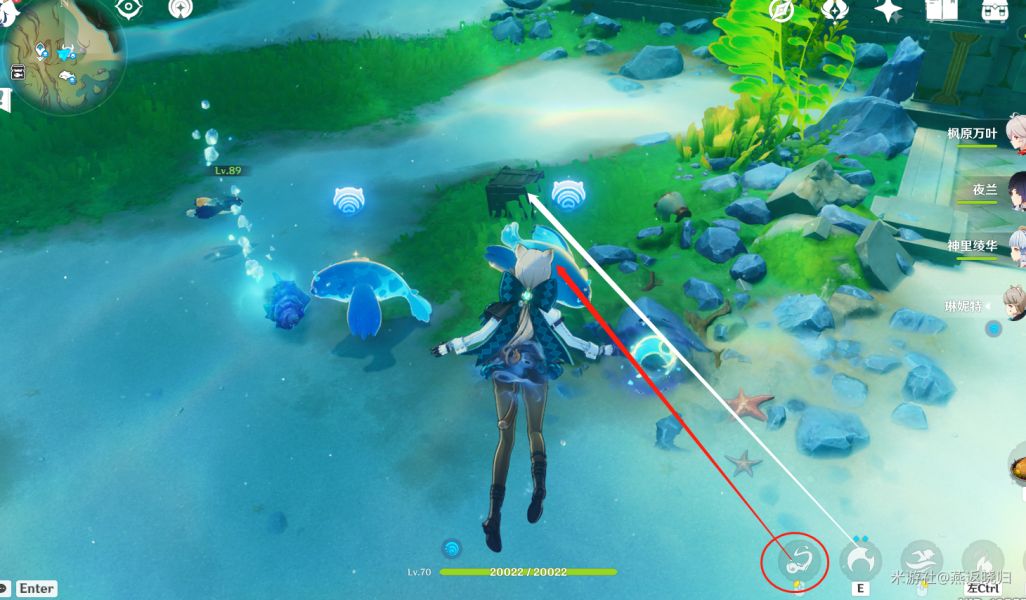1026x600 pixels.
Task: Open the Adventurer Handbook book icon
Action: [x=941, y=11]
